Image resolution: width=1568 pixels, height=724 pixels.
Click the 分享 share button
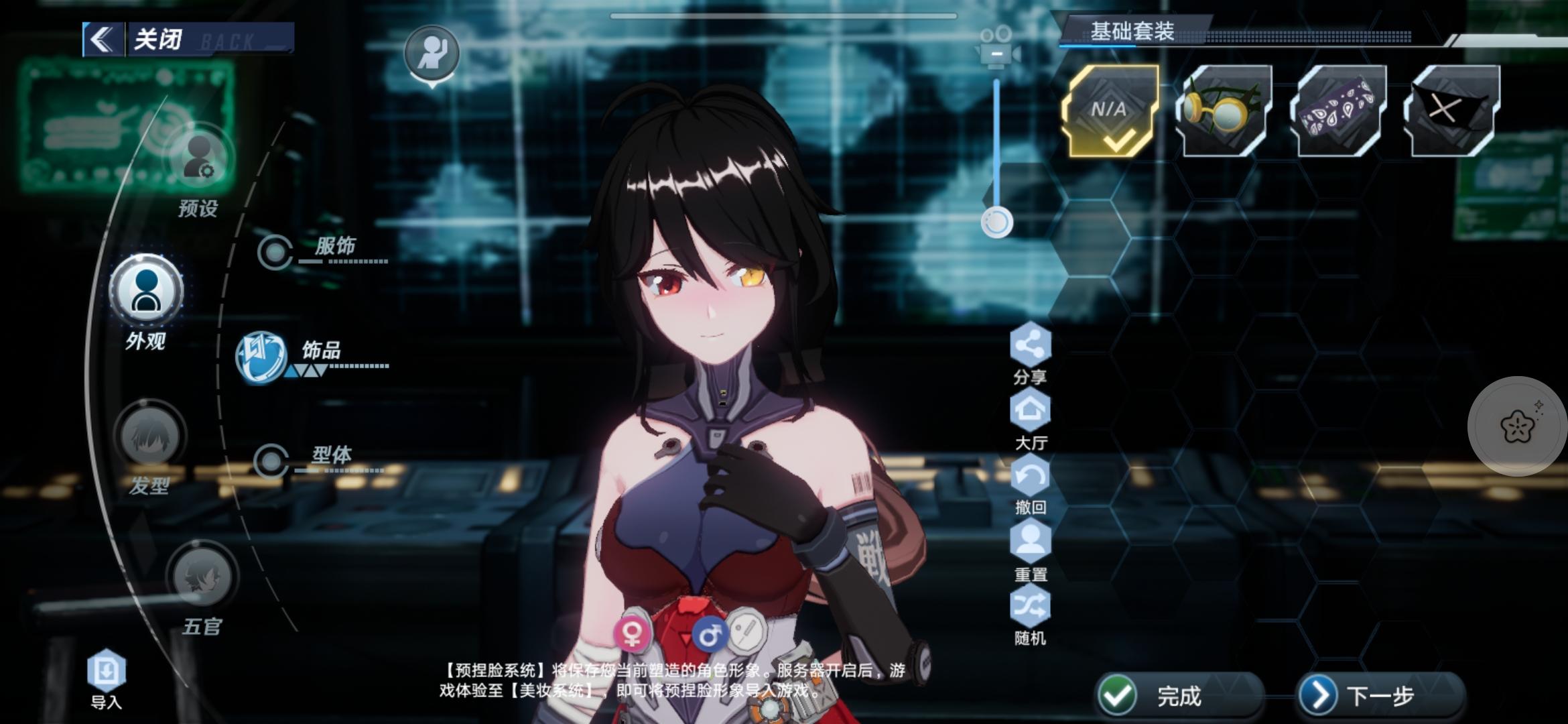pyautogui.click(x=1030, y=345)
